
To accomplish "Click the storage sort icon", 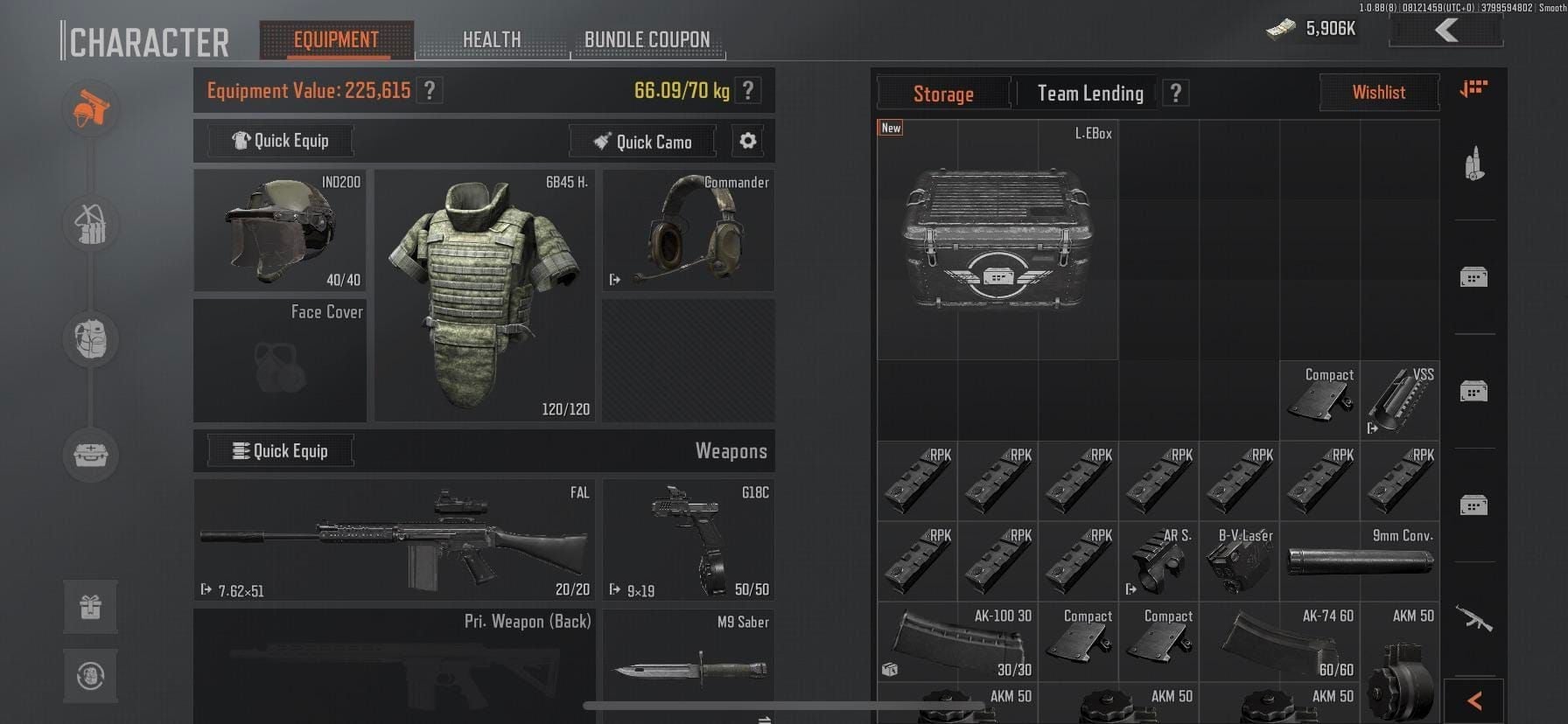I will pos(1473,89).
